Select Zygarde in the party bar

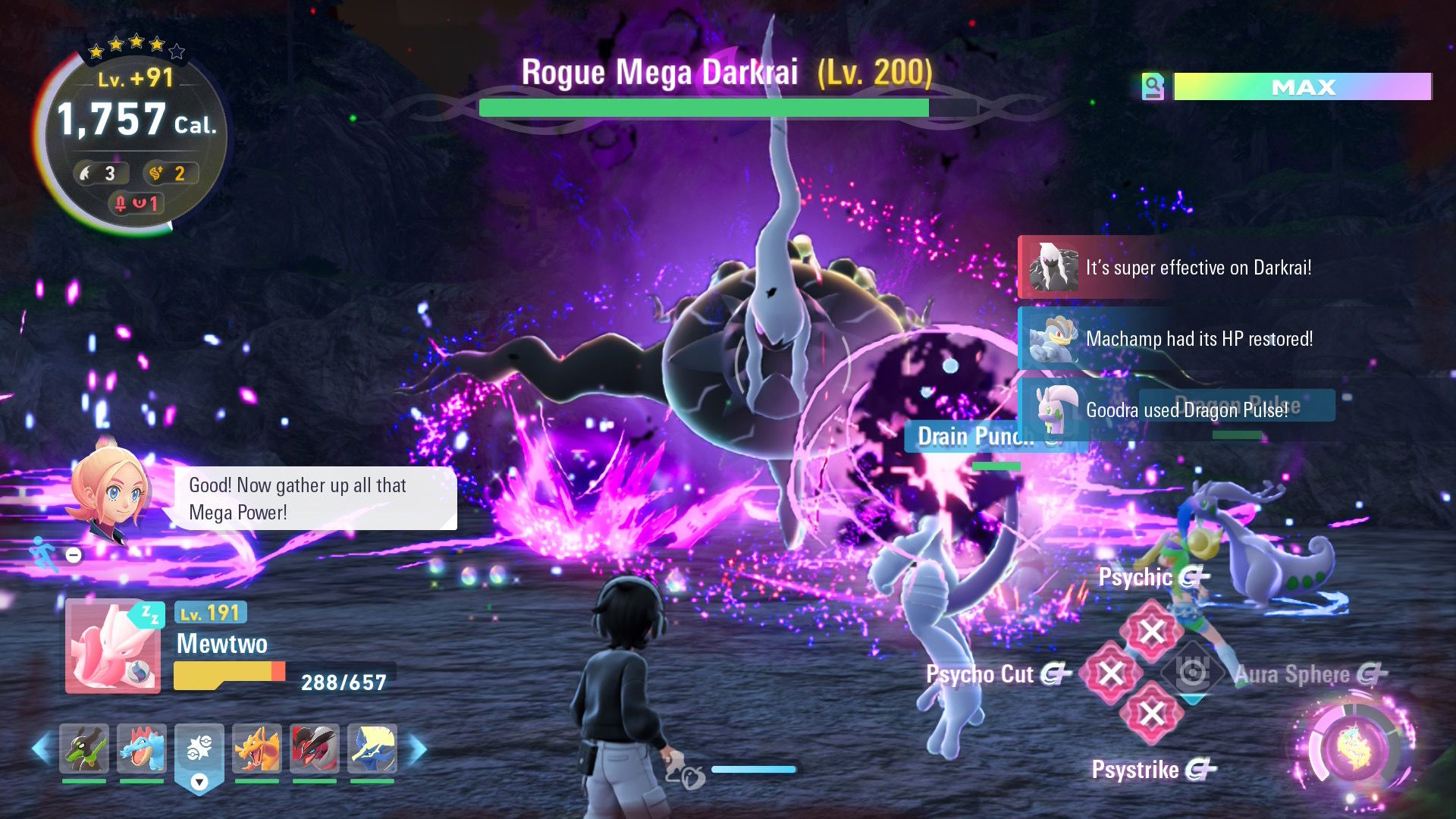[x=84, y=748]
